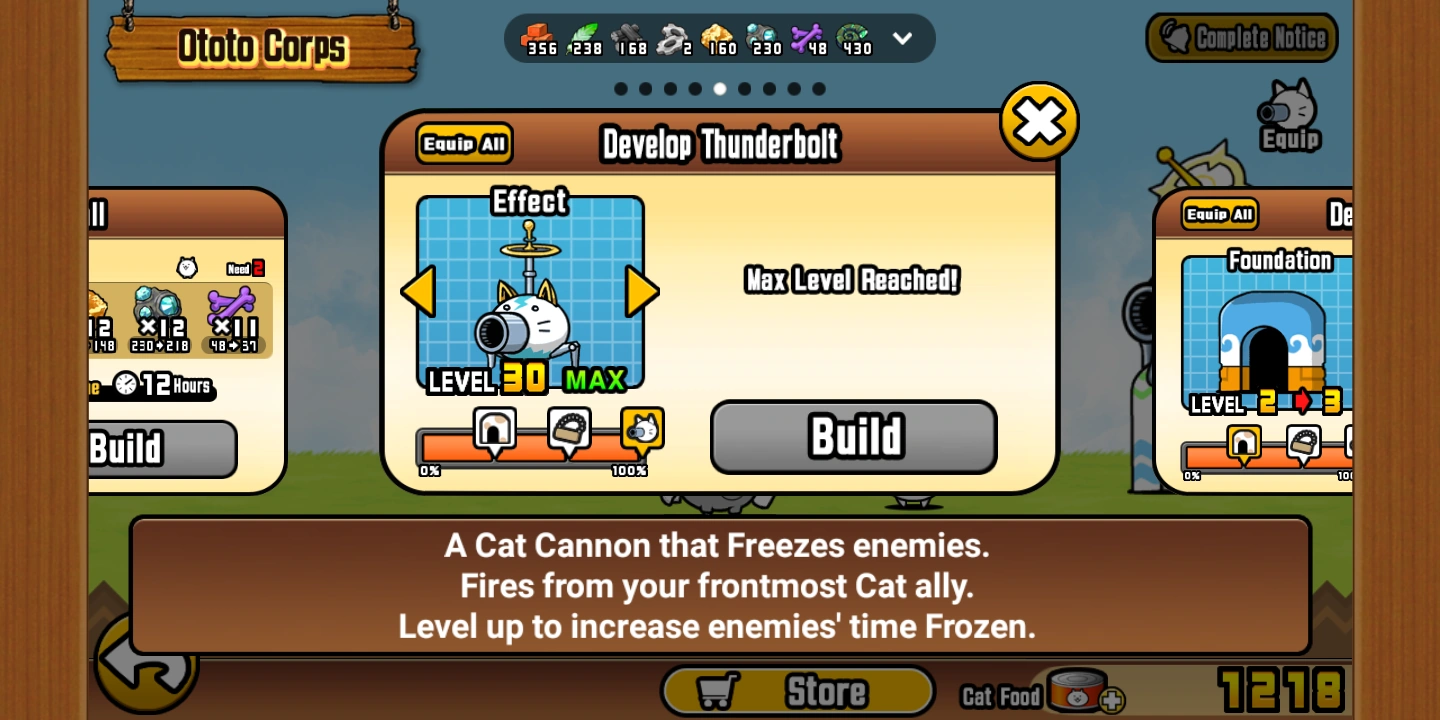Viewport: 1440px width, 720px height.
Task: Click the Sprockets resource icon showing 2
Action: tap(668, 38)
